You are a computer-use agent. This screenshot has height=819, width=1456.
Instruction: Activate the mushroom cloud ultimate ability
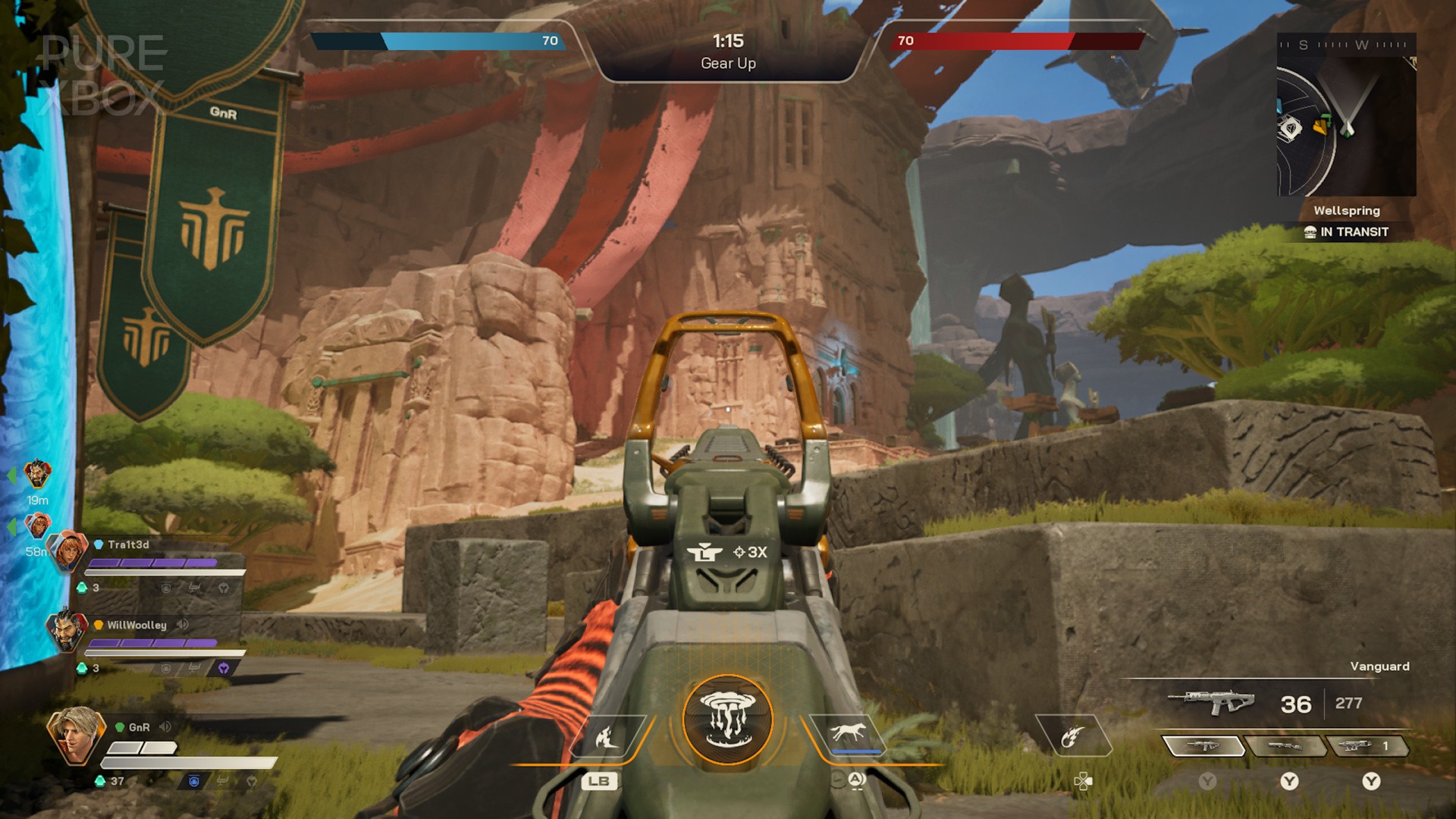pyautogui.click(x=728, y=719)
